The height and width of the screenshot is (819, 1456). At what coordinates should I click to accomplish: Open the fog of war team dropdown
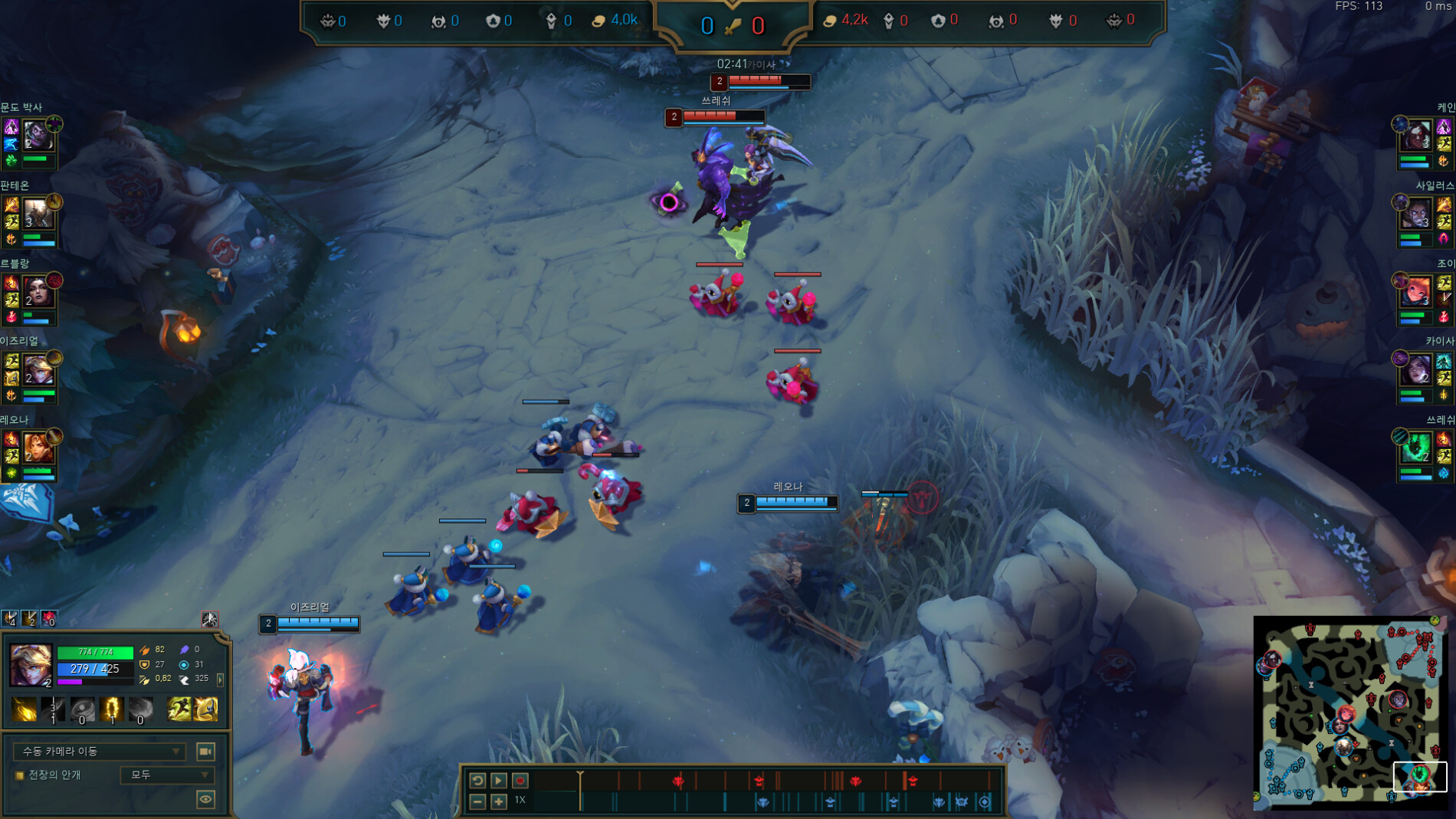167,775
